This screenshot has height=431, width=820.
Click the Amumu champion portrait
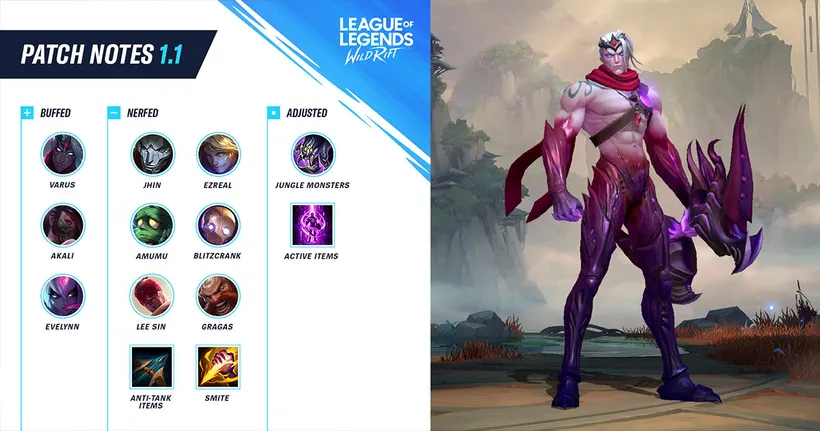152,225
